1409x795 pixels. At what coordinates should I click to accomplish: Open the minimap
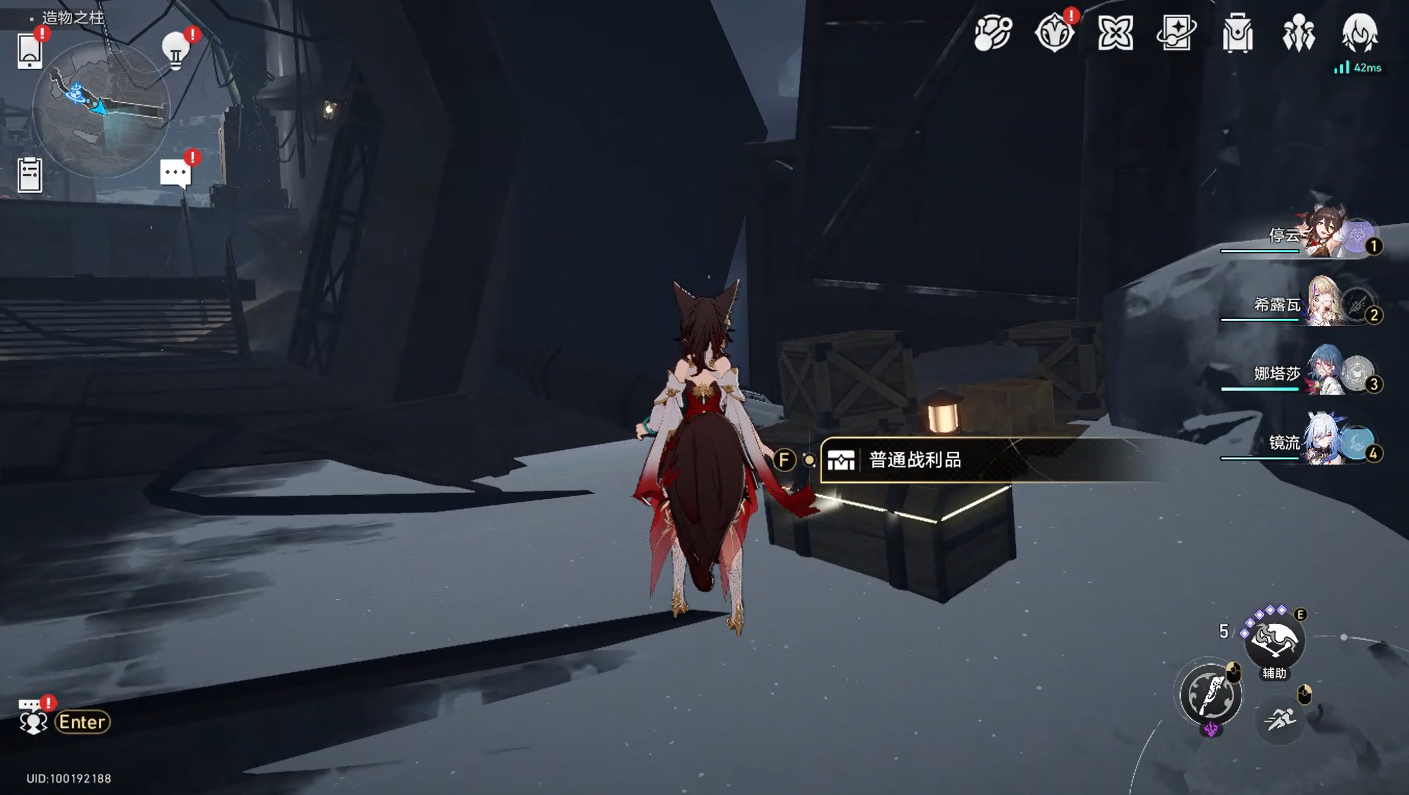coord(101,107)
